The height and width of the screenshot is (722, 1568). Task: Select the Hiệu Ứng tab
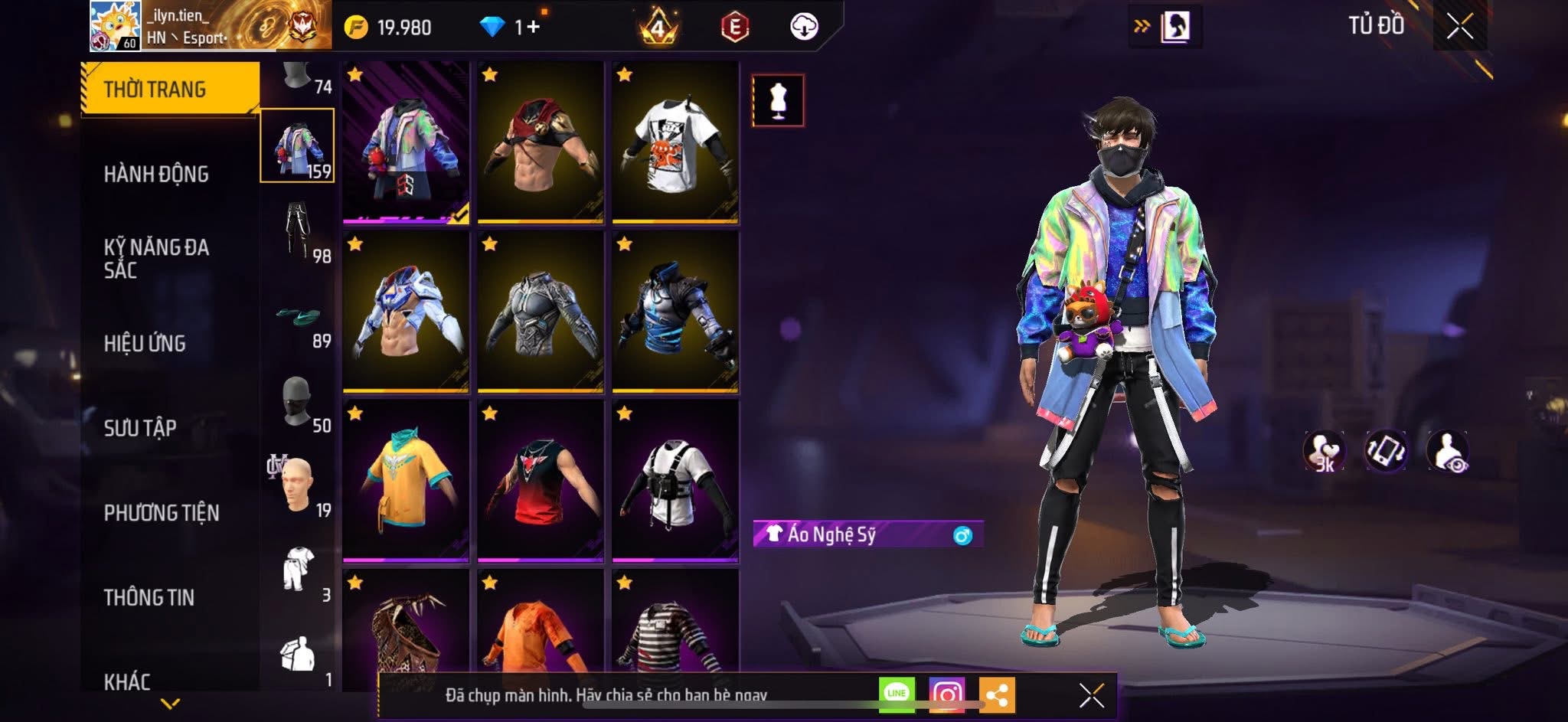pos(145,344)
